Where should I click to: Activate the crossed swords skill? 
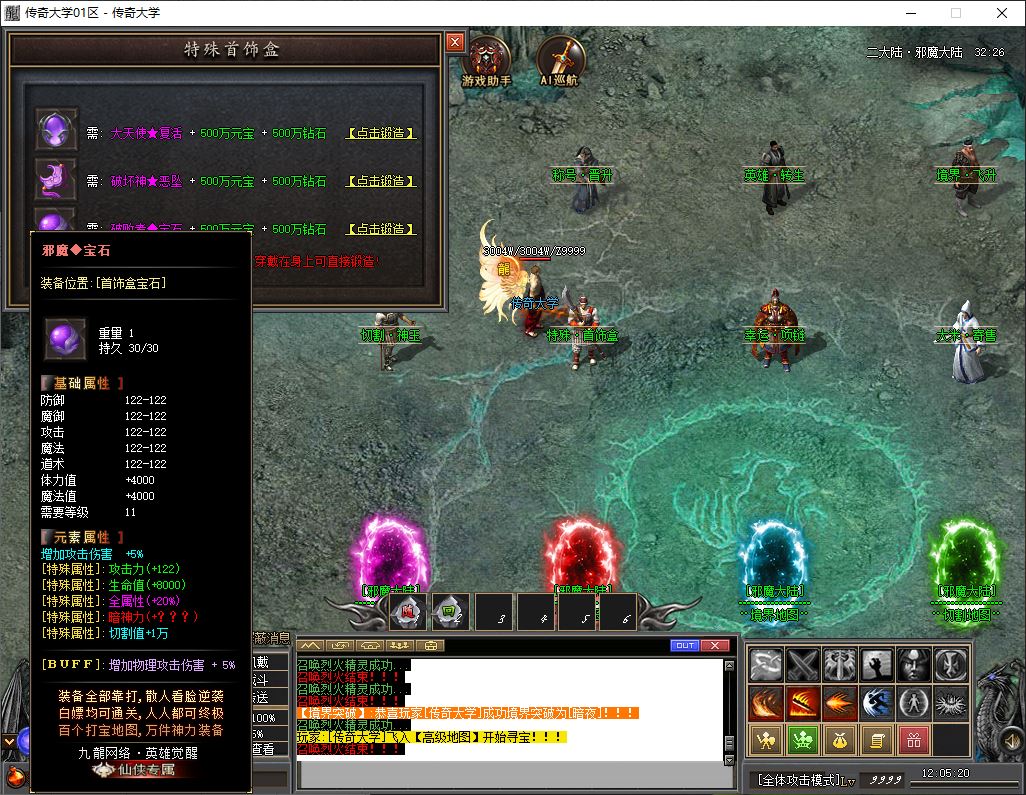[x=802, y=665]
